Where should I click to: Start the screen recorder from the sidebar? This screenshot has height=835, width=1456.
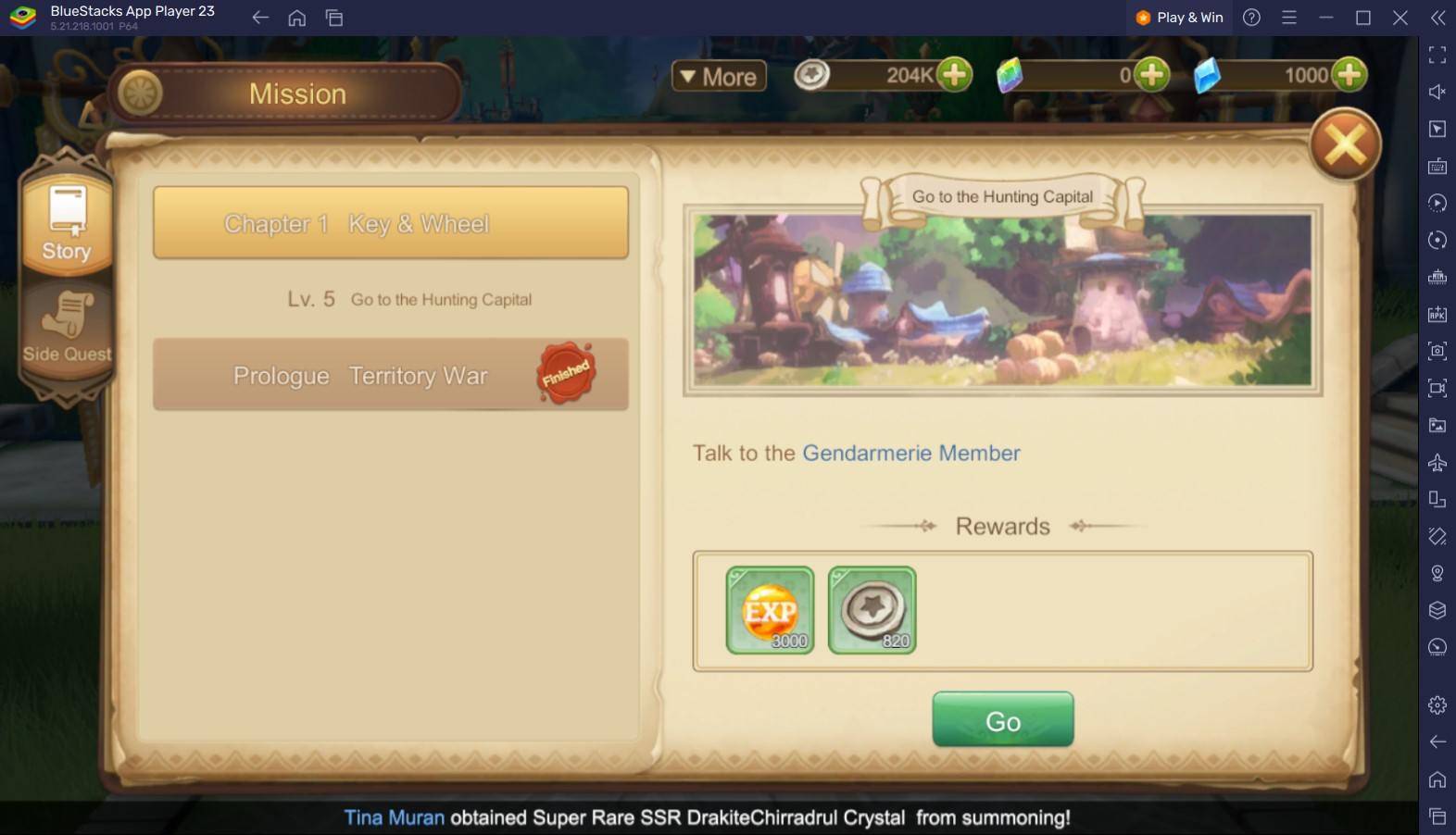coord(1437,389)
